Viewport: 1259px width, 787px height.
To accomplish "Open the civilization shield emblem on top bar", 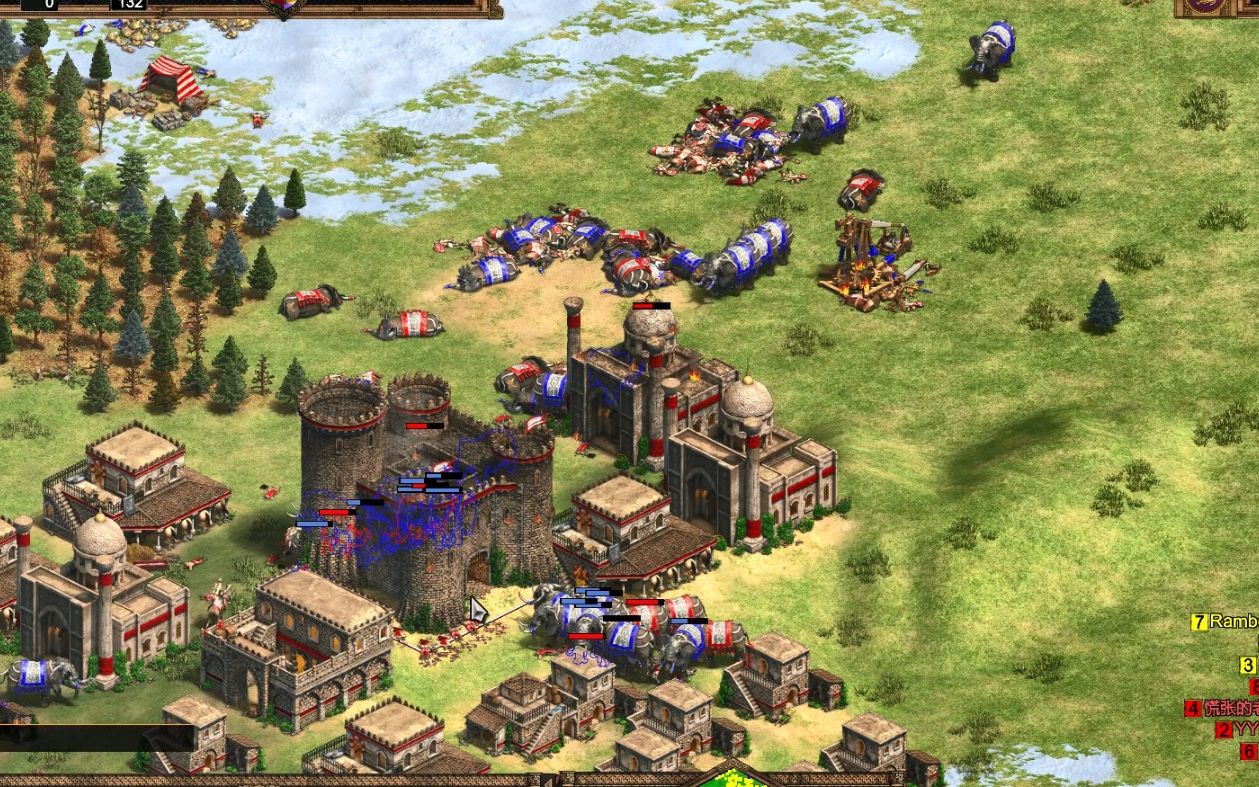I will 284,8.
